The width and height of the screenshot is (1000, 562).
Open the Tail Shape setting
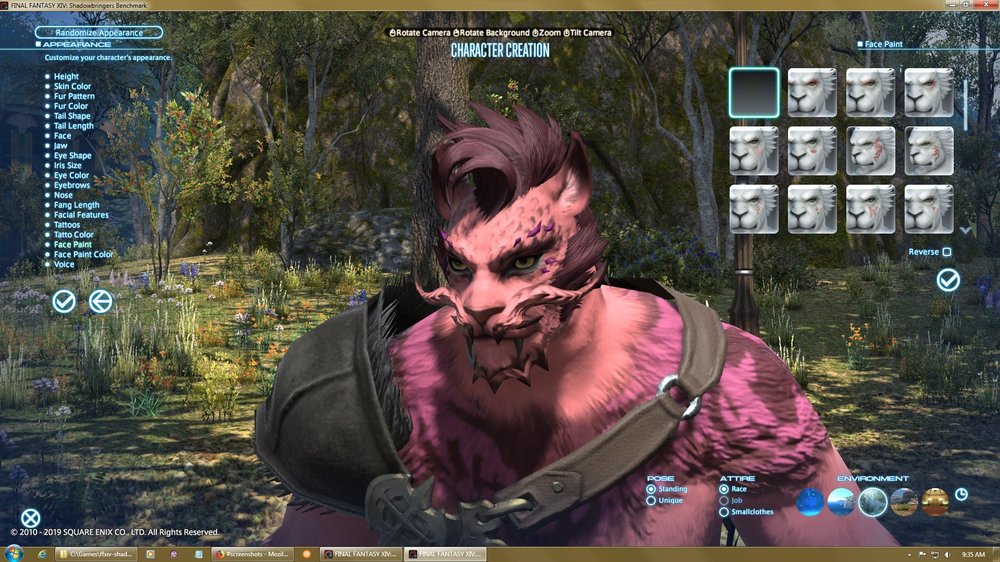click(x=72, y=116)
